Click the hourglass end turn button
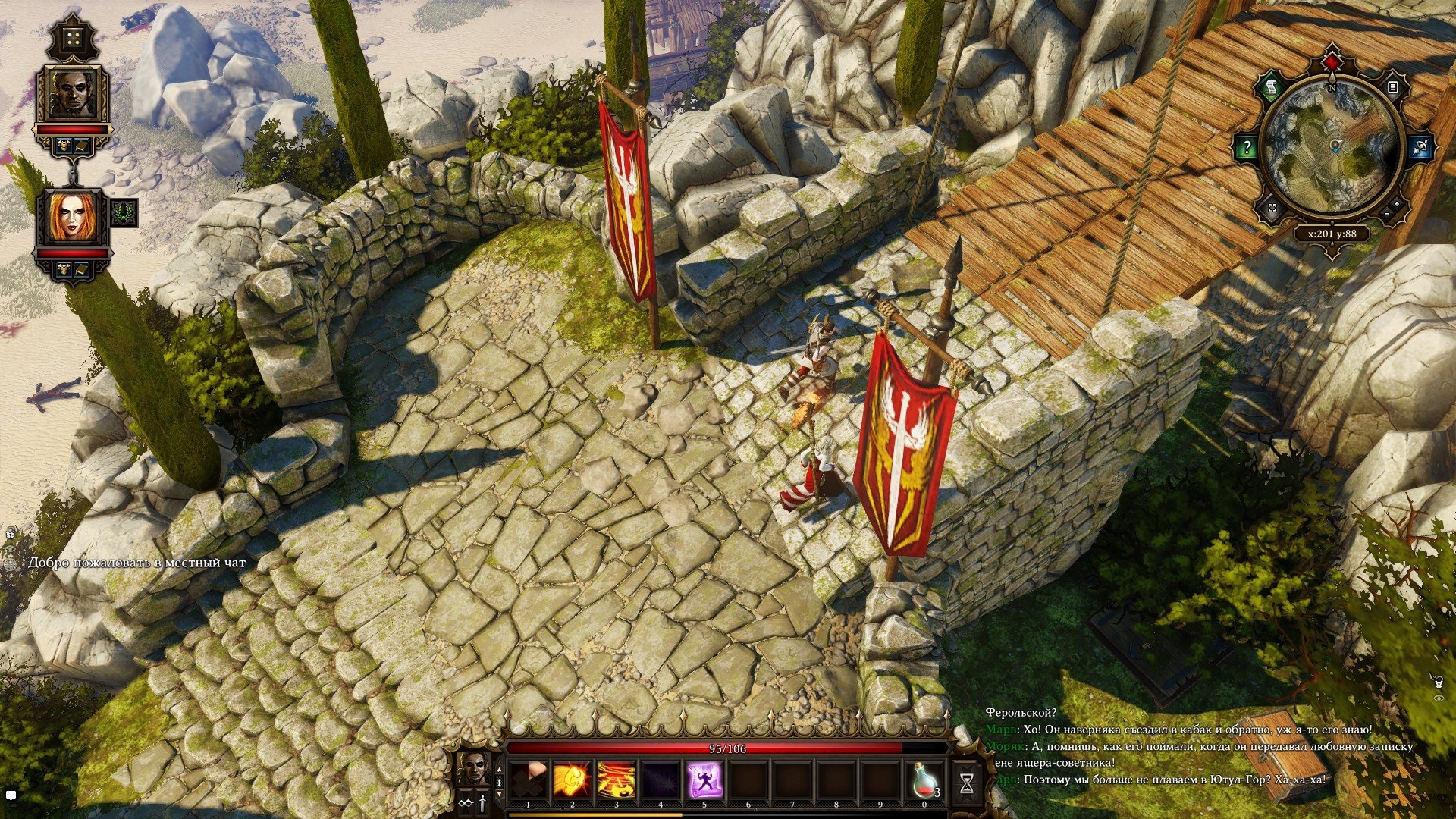 (x=966, y=785)
